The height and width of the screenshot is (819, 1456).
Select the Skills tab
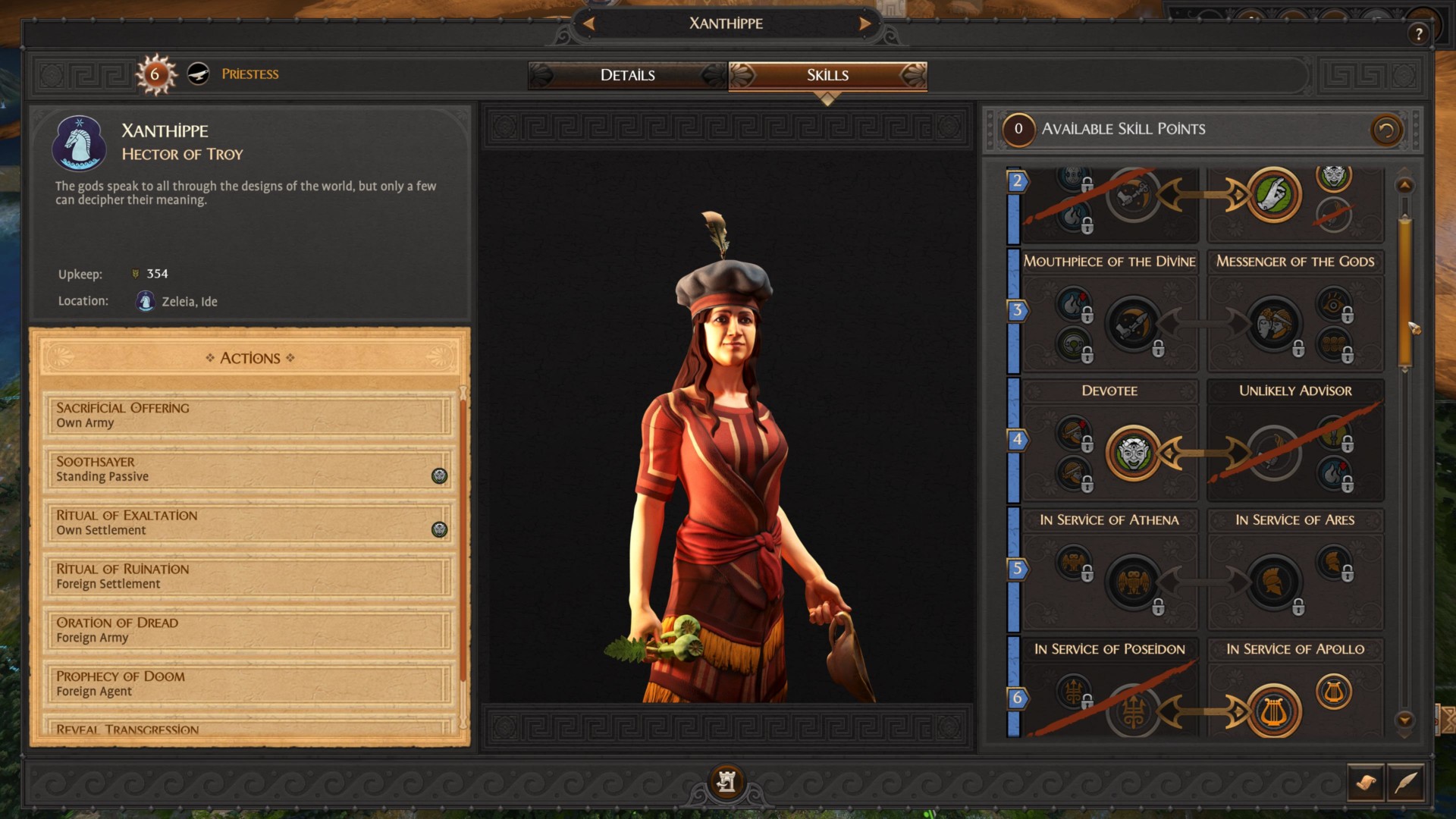click(x=827, y=75)
